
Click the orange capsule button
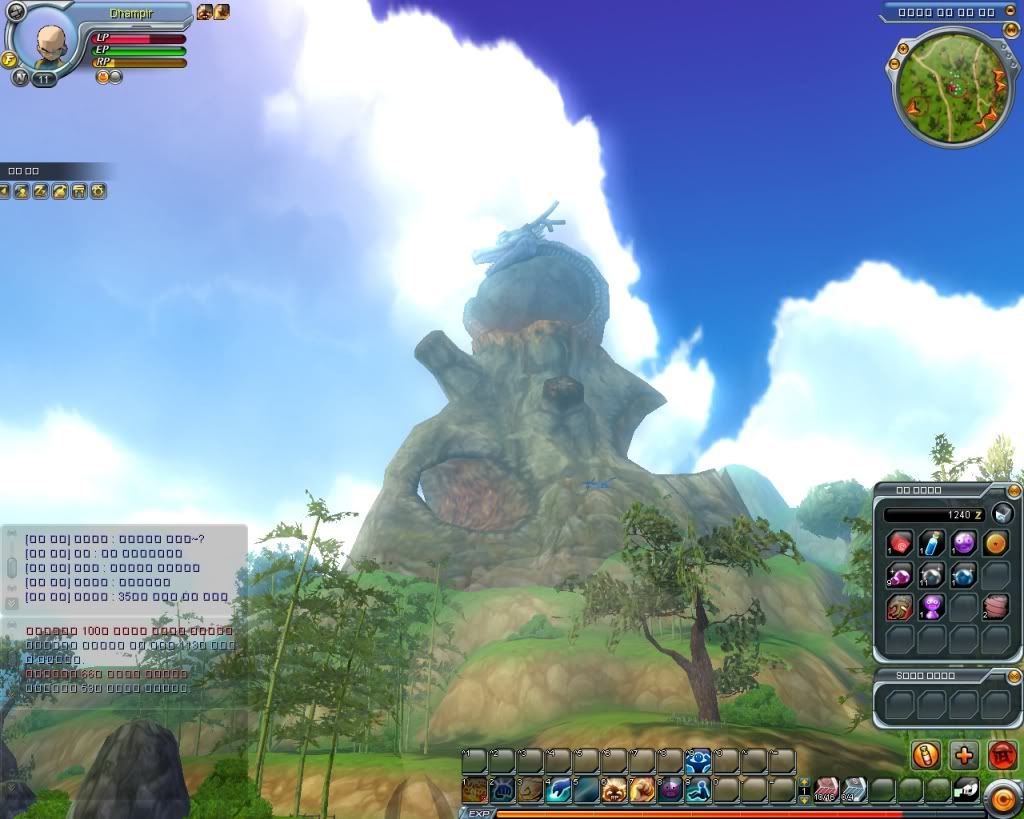pyautogui.click(x=927, y=755)
